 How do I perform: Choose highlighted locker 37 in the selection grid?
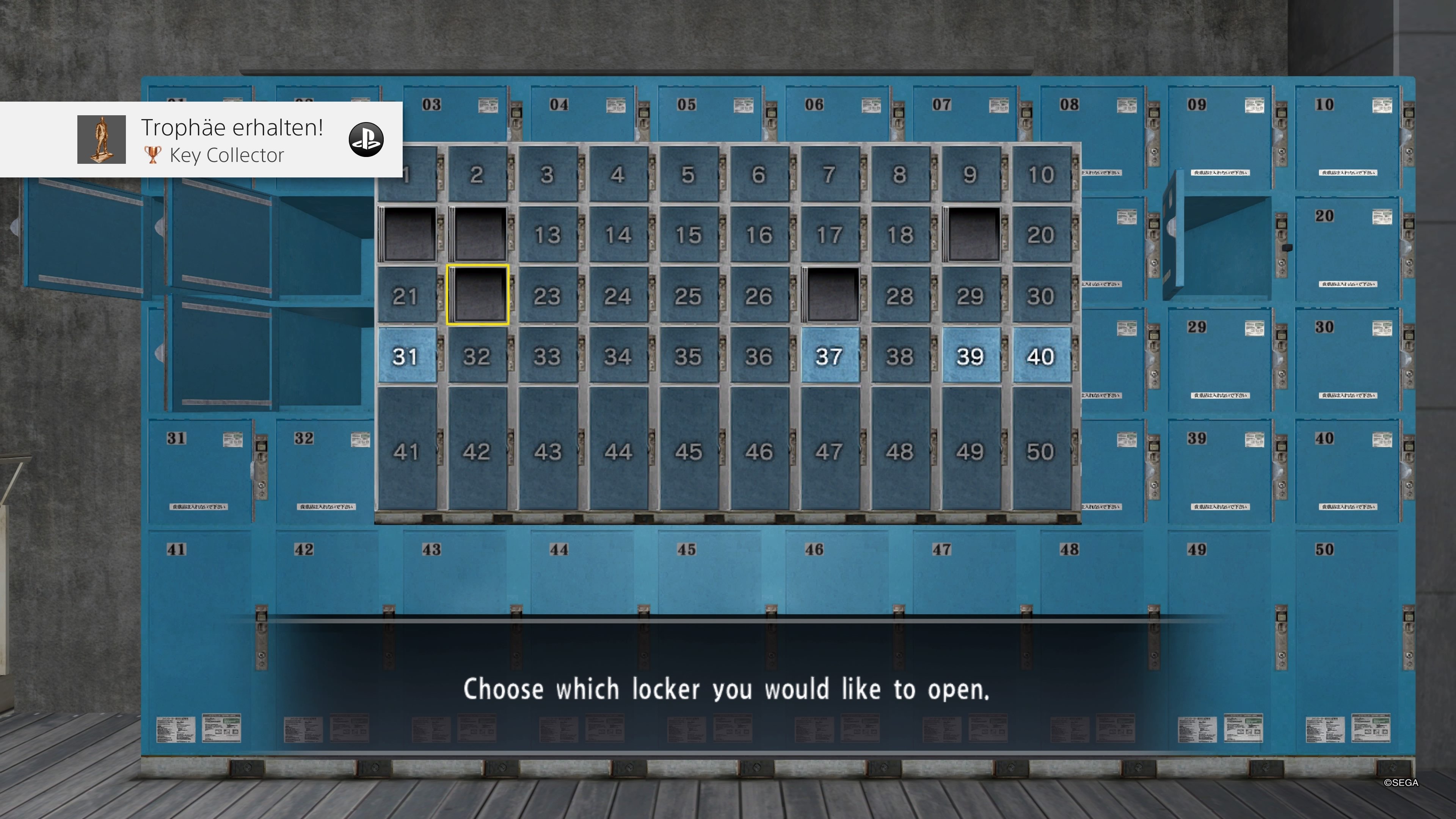pos(829,356)
